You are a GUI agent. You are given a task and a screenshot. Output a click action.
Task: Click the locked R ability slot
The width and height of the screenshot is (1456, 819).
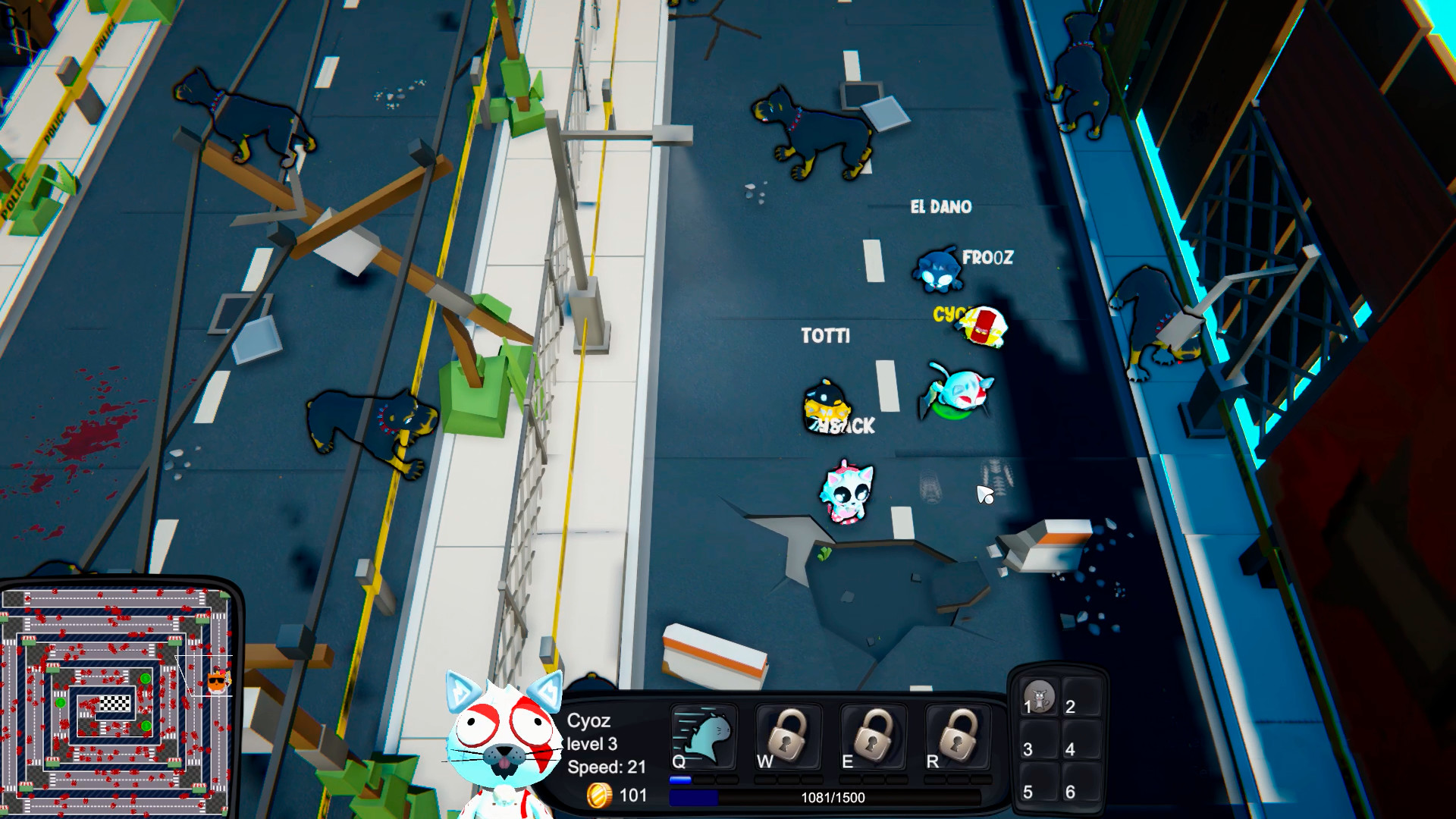pyautogui.click(x=959, y=738)
